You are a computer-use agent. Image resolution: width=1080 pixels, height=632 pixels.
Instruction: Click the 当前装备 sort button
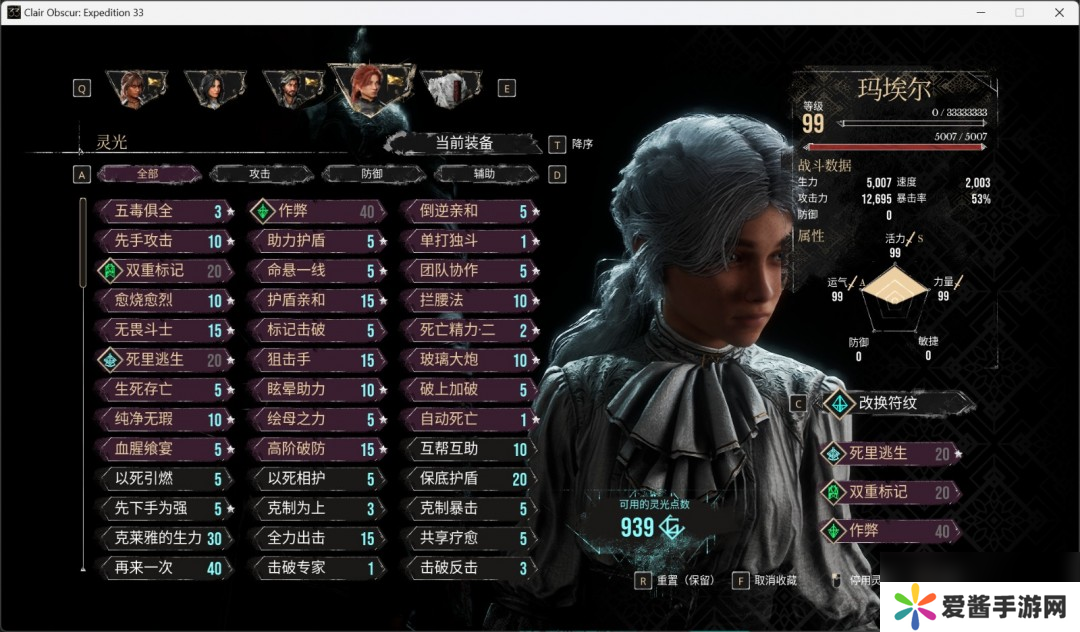(464, 144)
